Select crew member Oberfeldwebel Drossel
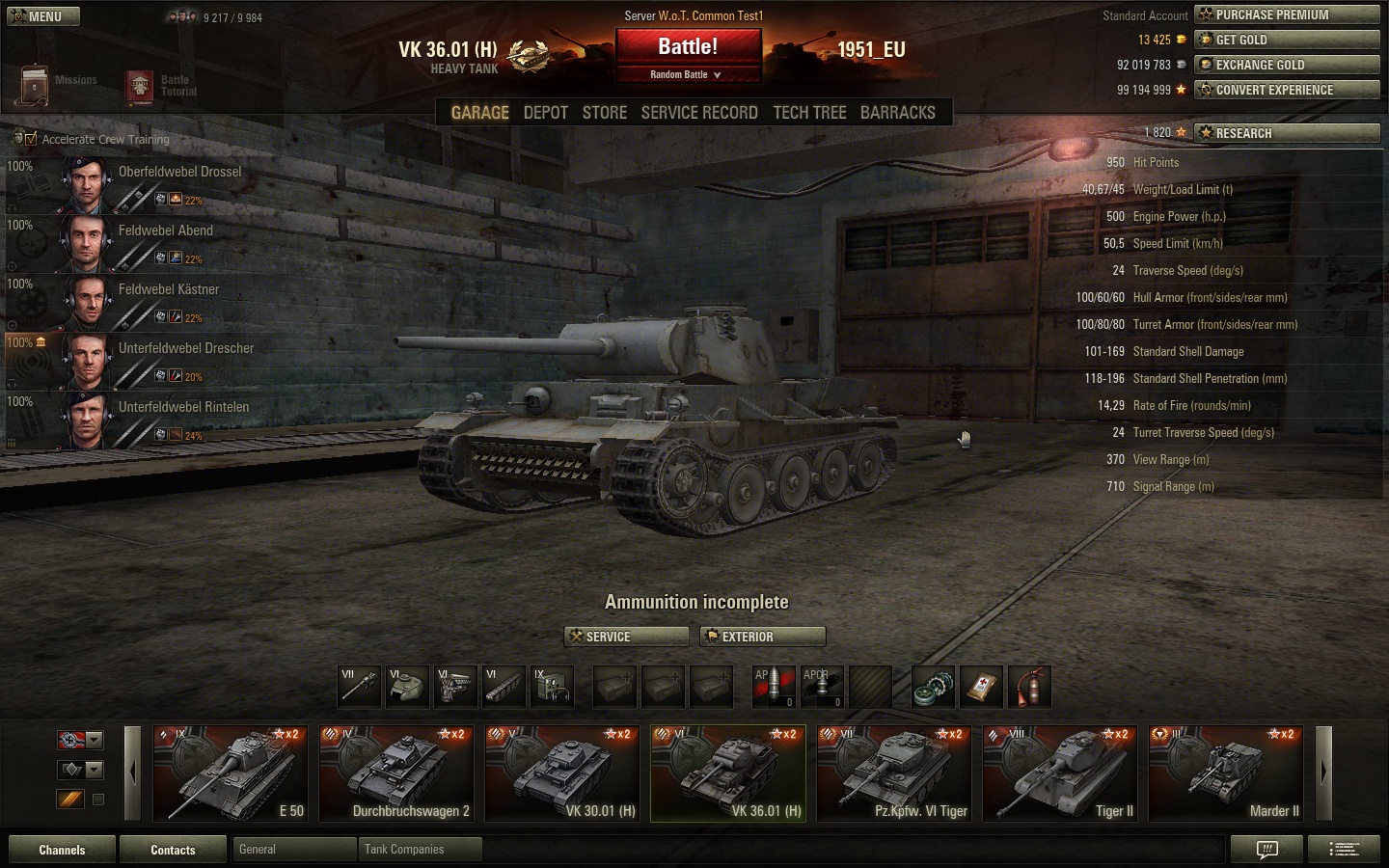Screen dimensions: 1389x868 pos(179,172)
